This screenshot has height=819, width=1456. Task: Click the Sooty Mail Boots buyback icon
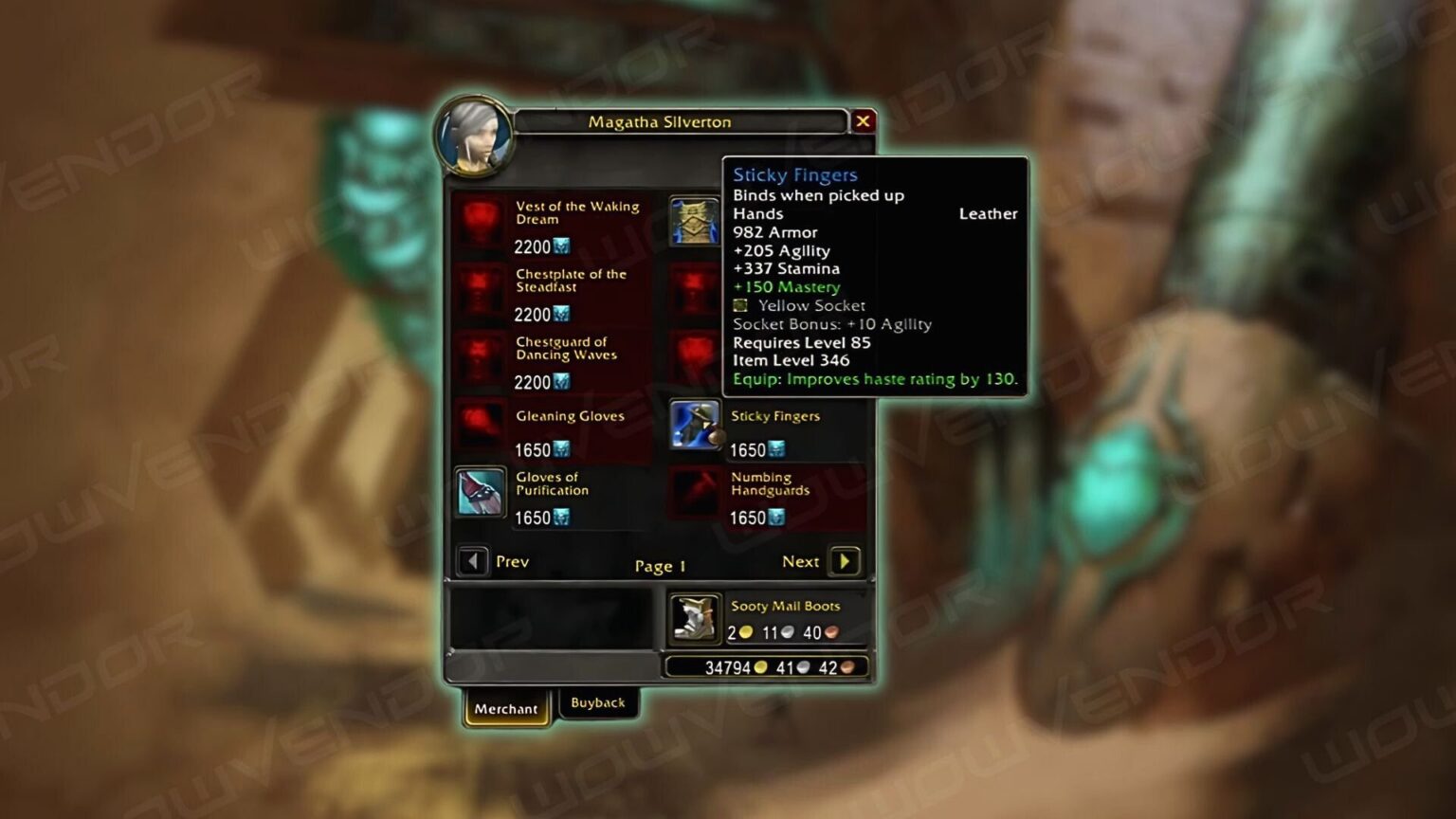click(x=695, y=616)
